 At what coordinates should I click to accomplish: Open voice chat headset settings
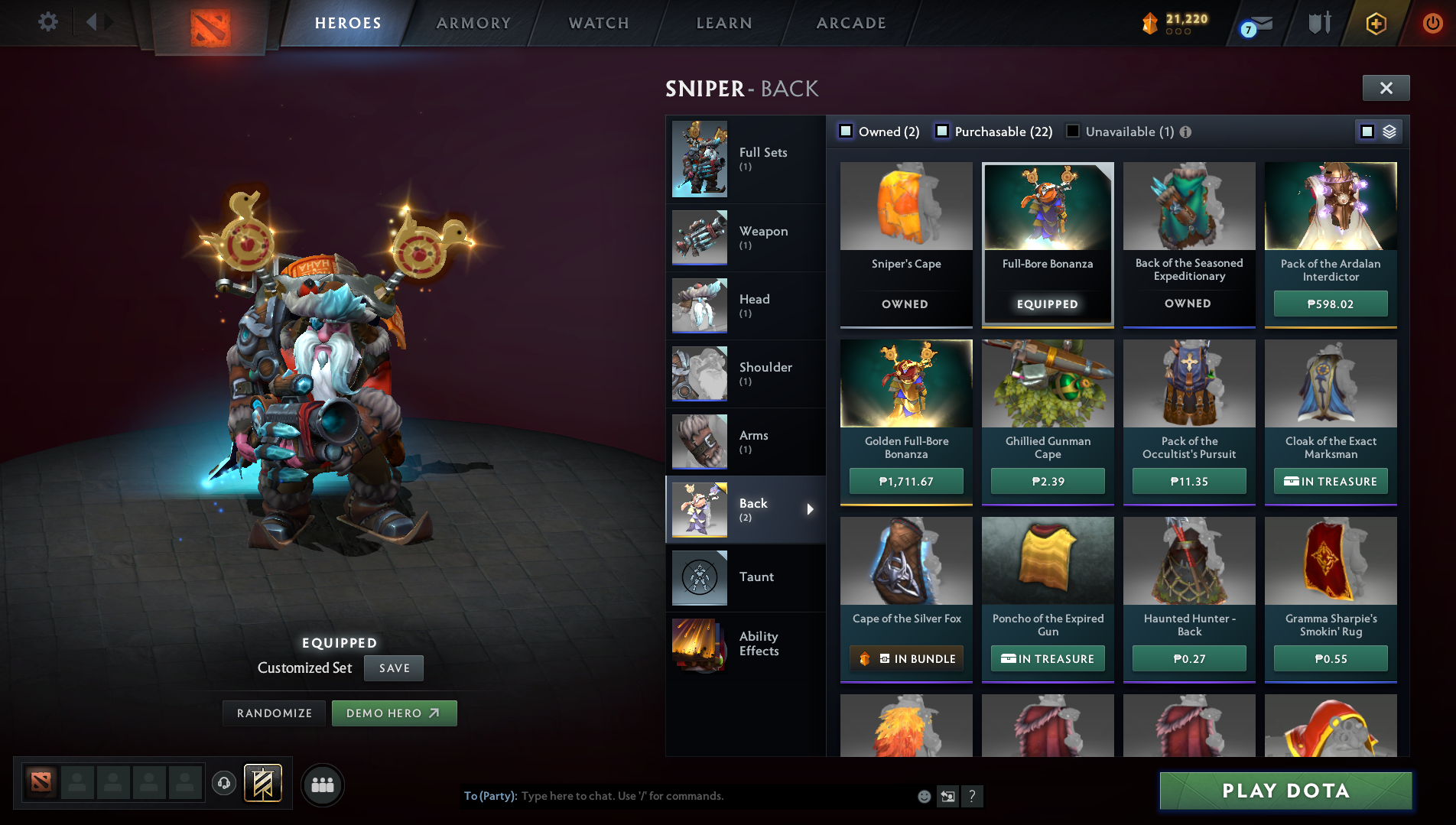(224, 783)
